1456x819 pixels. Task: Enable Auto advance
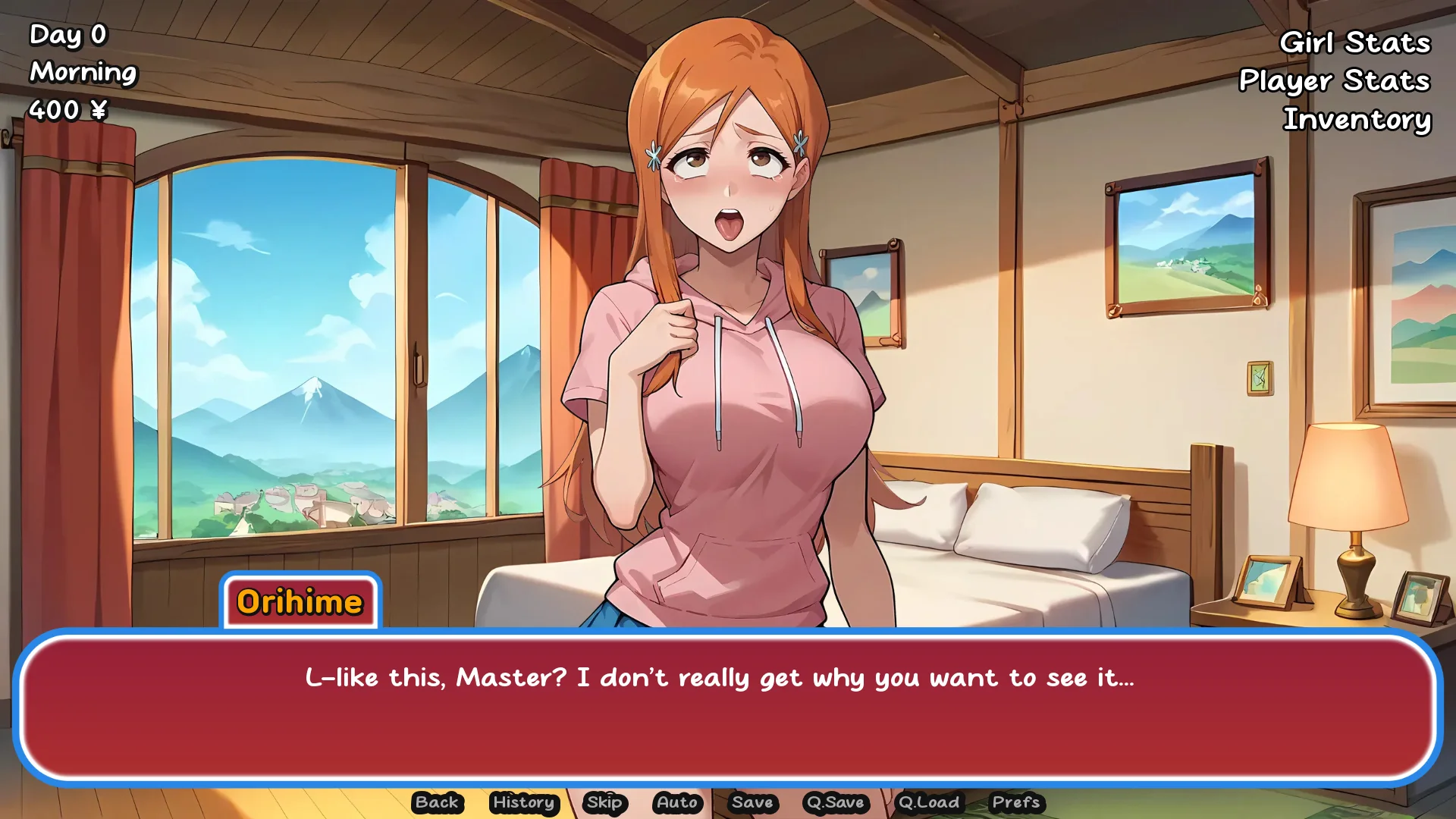coord(677,802)
